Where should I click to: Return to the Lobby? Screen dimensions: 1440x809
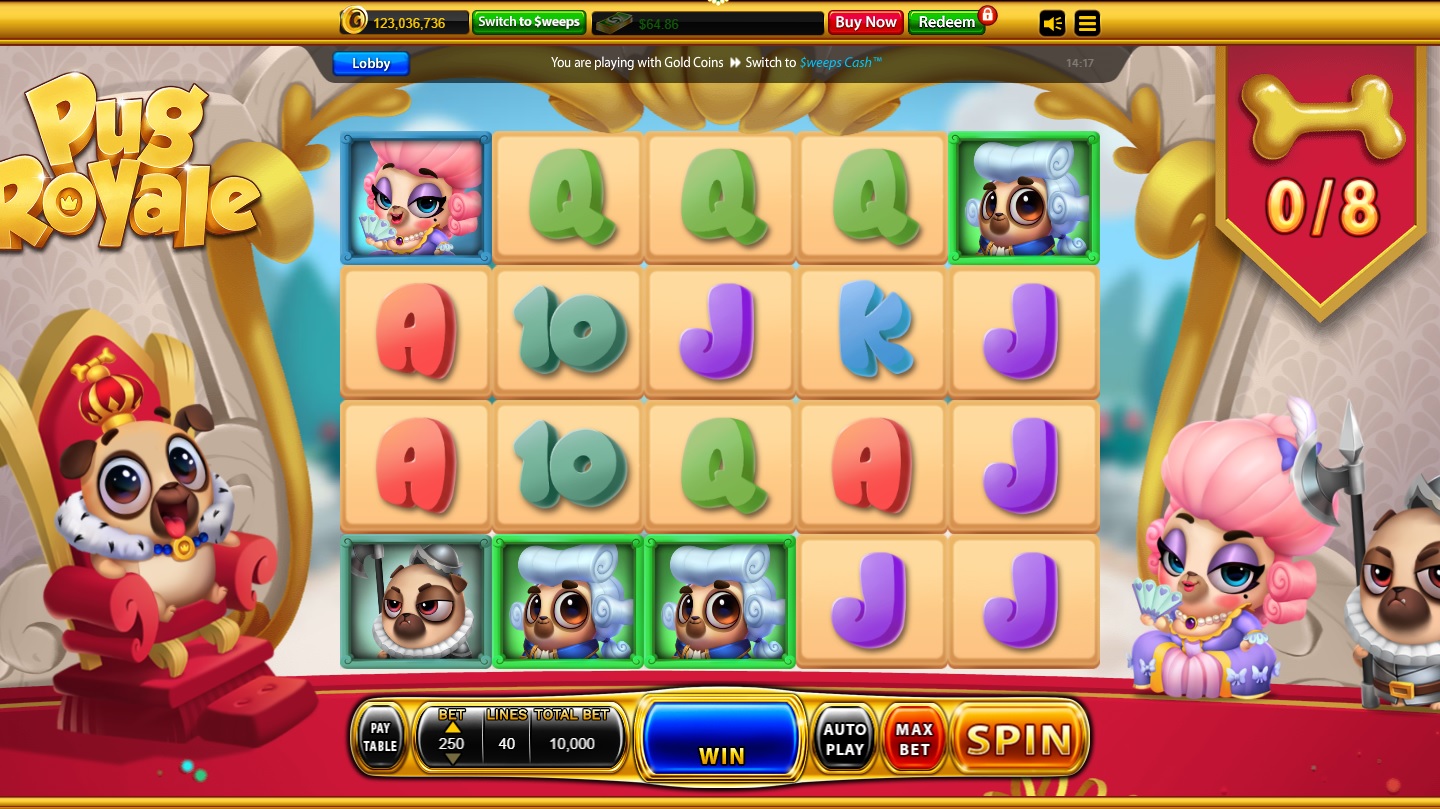click(x=371, y=63)
